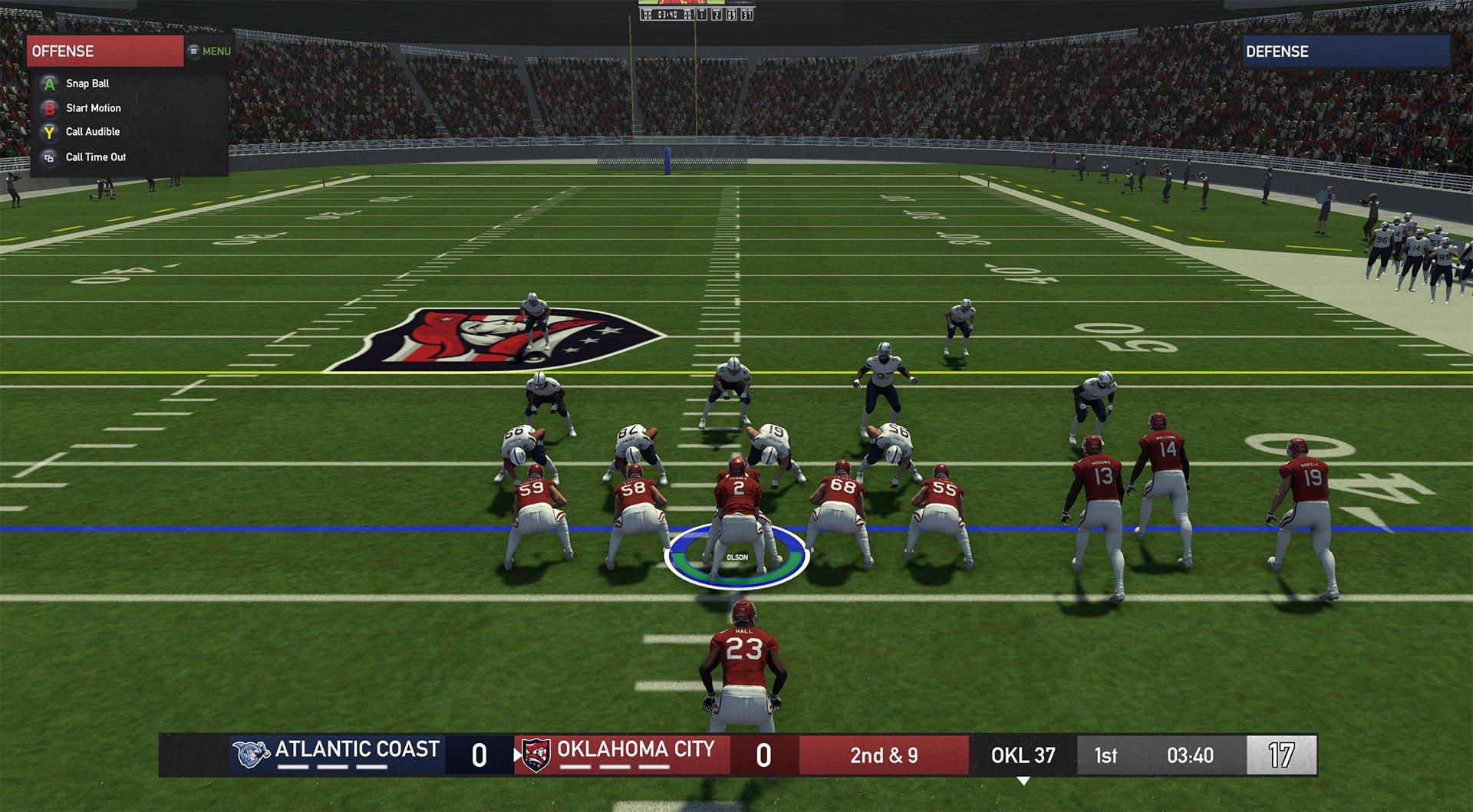Click the Call Audible command label

pos(91,131)
